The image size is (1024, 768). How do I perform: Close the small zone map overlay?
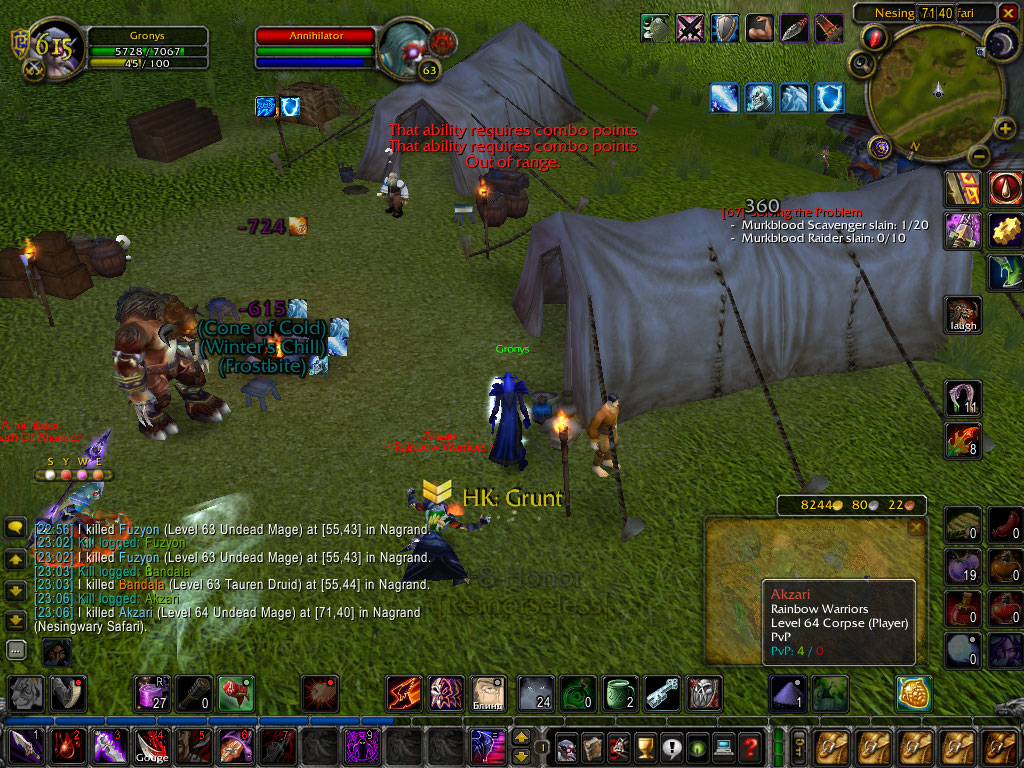tap(914, 526)
